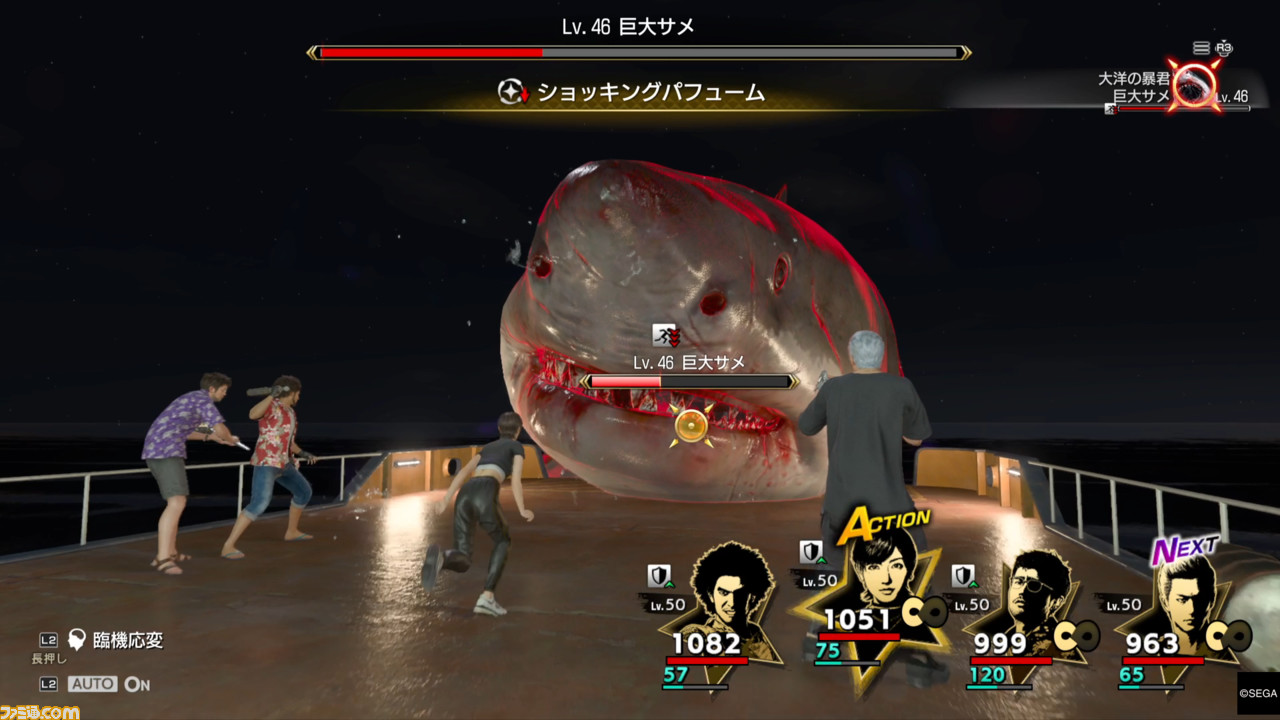Screen dimensions: 1280x720
Task: Select the 巨大サメ turn-order icon
Action: point(1194,86)
